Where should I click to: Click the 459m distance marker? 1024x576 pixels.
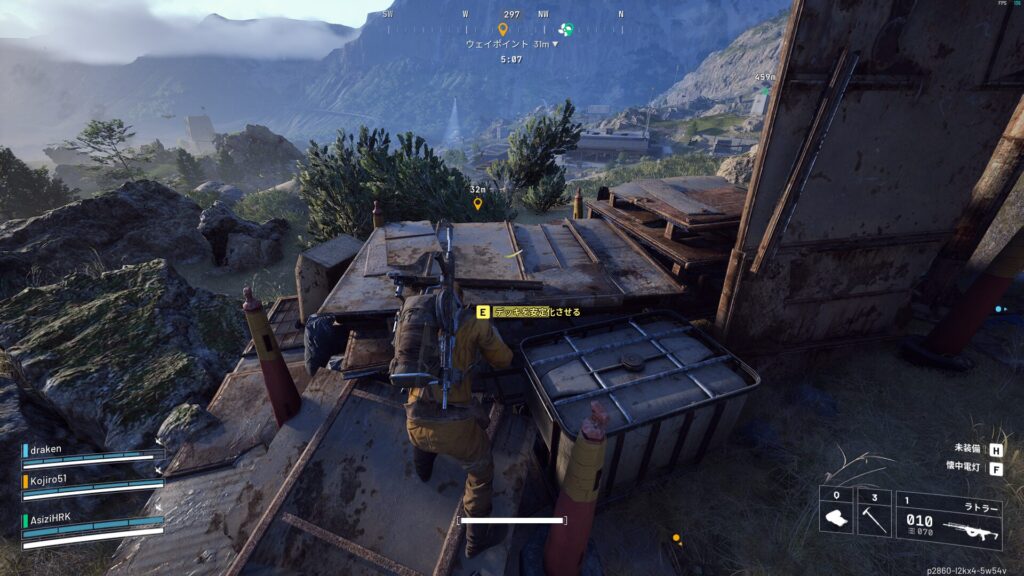coord(765,78)
